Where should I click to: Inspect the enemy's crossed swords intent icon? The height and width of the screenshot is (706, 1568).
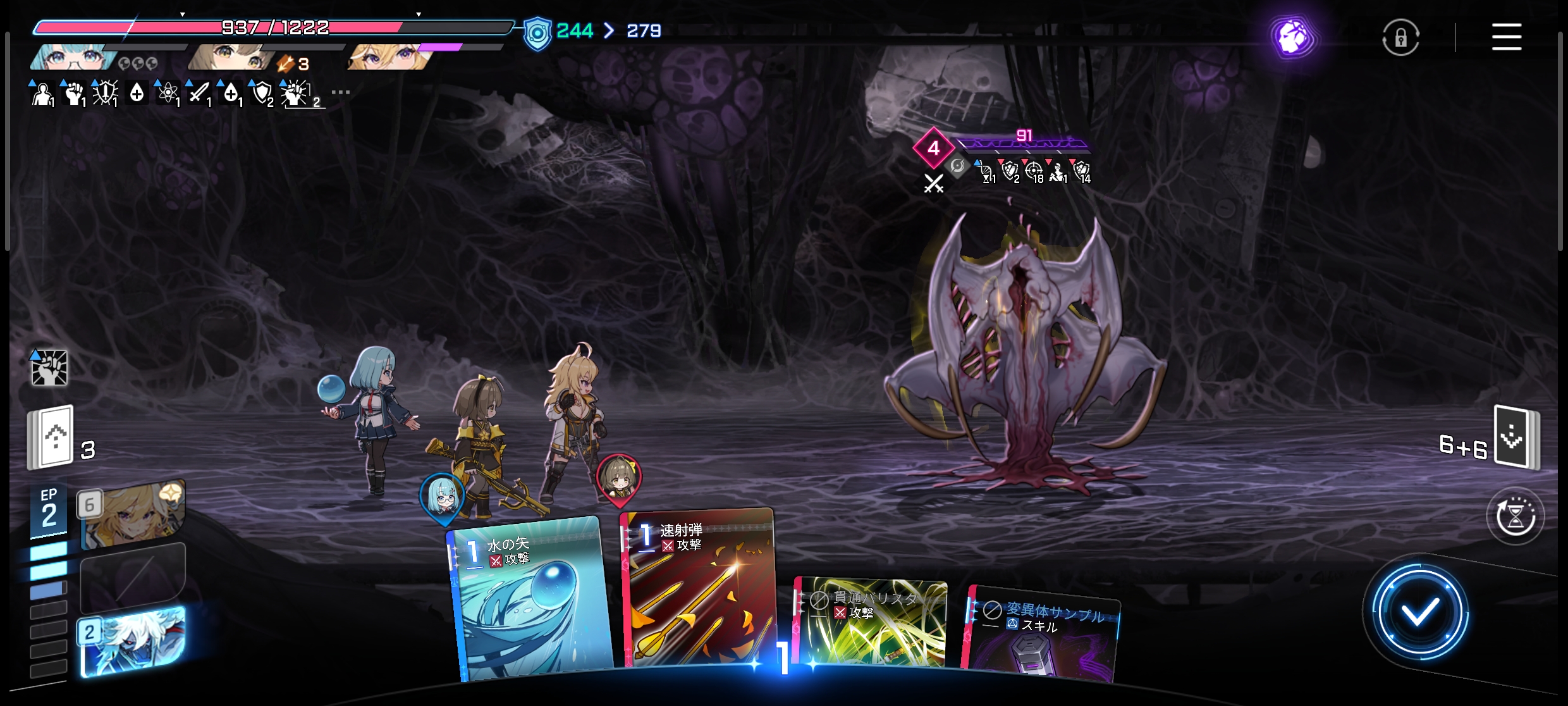click(934, 183)
